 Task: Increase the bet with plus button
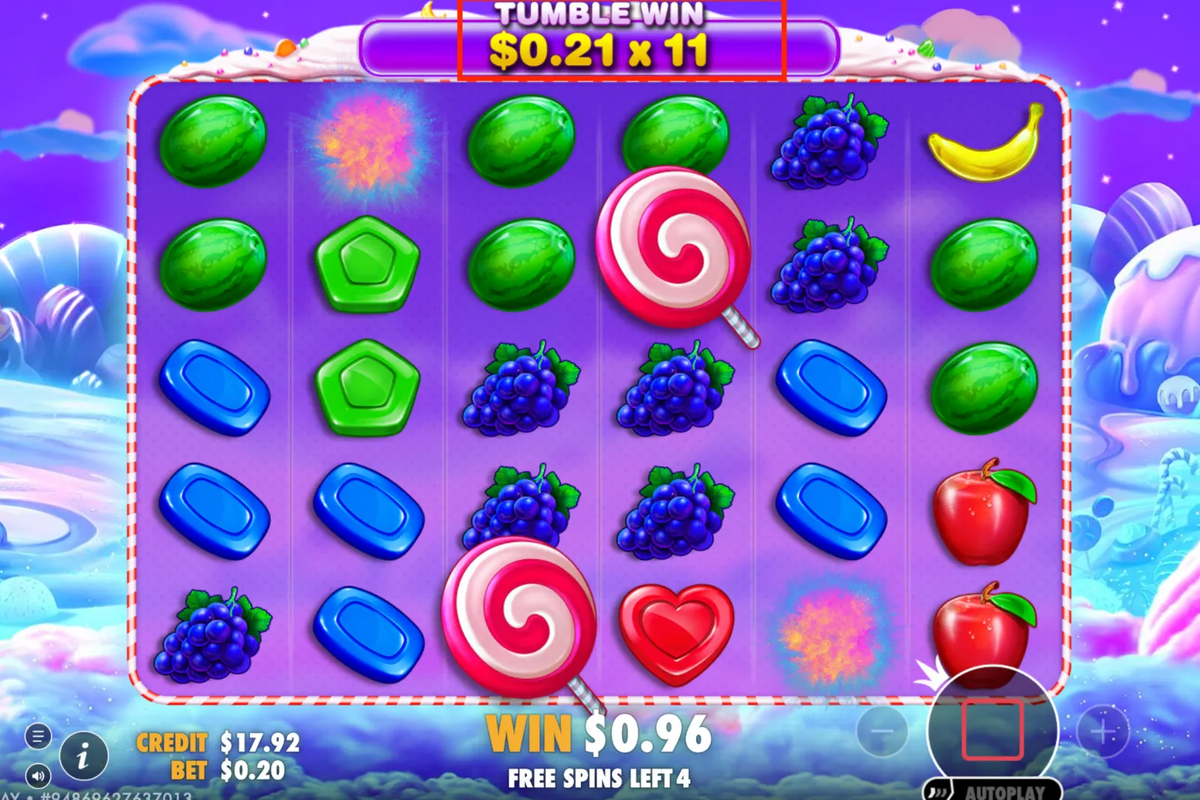(x=1103, y=732)
